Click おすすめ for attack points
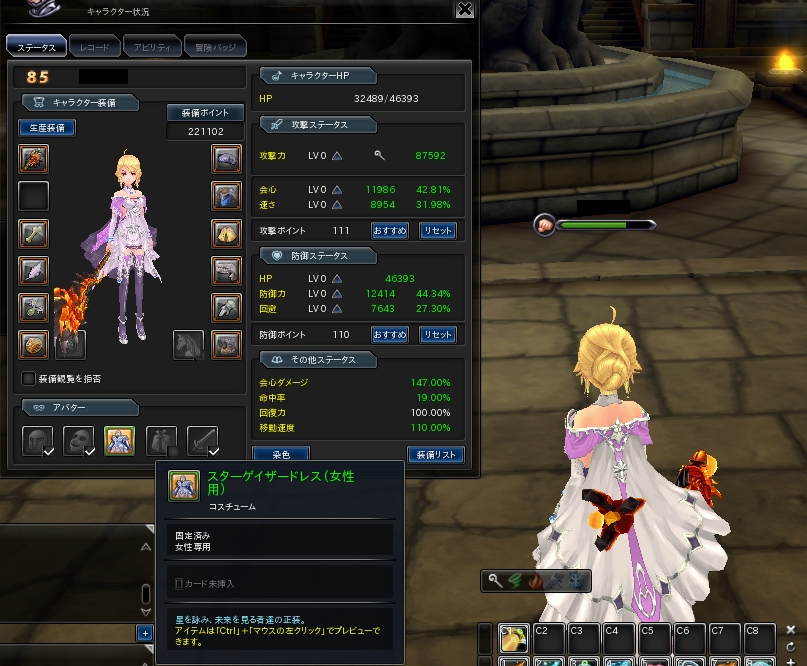The image size is (807, 666). click(389, 230)
